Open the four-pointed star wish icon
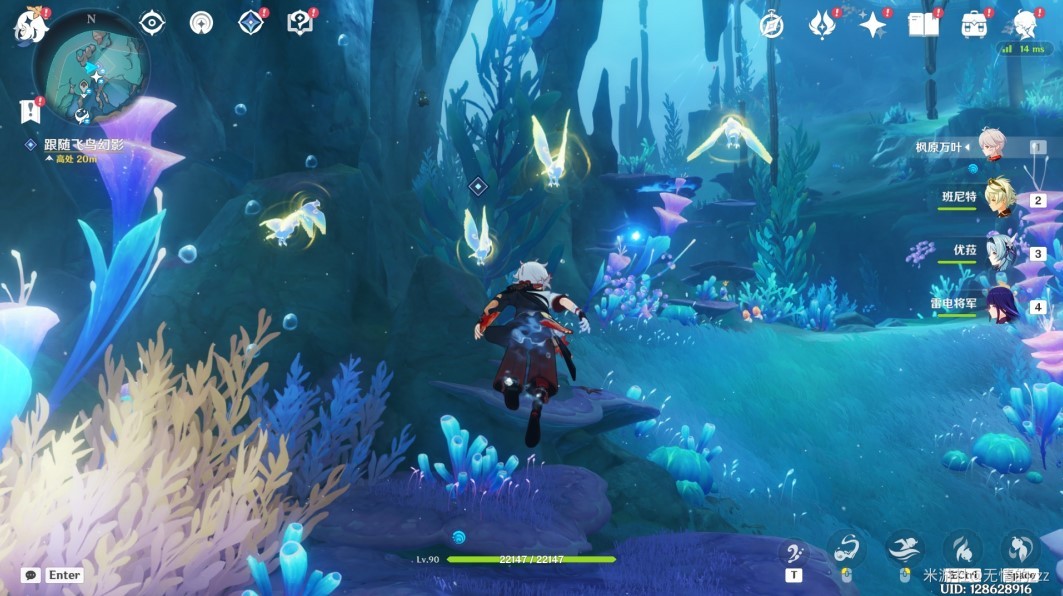Image resolution: width=1063 pixels, height=596 pixels. click(x=873, y=25)
